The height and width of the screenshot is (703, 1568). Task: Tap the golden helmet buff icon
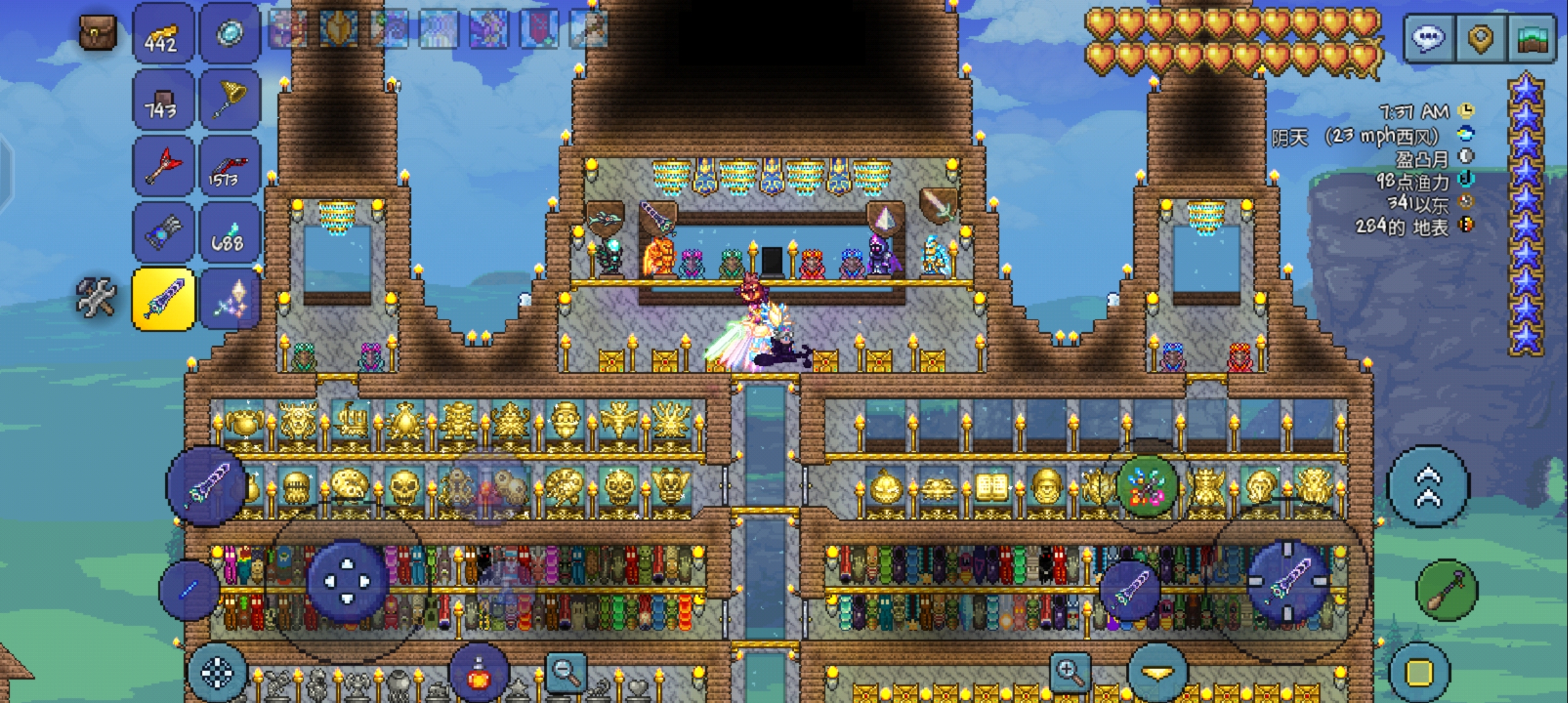tap(339, 29)
